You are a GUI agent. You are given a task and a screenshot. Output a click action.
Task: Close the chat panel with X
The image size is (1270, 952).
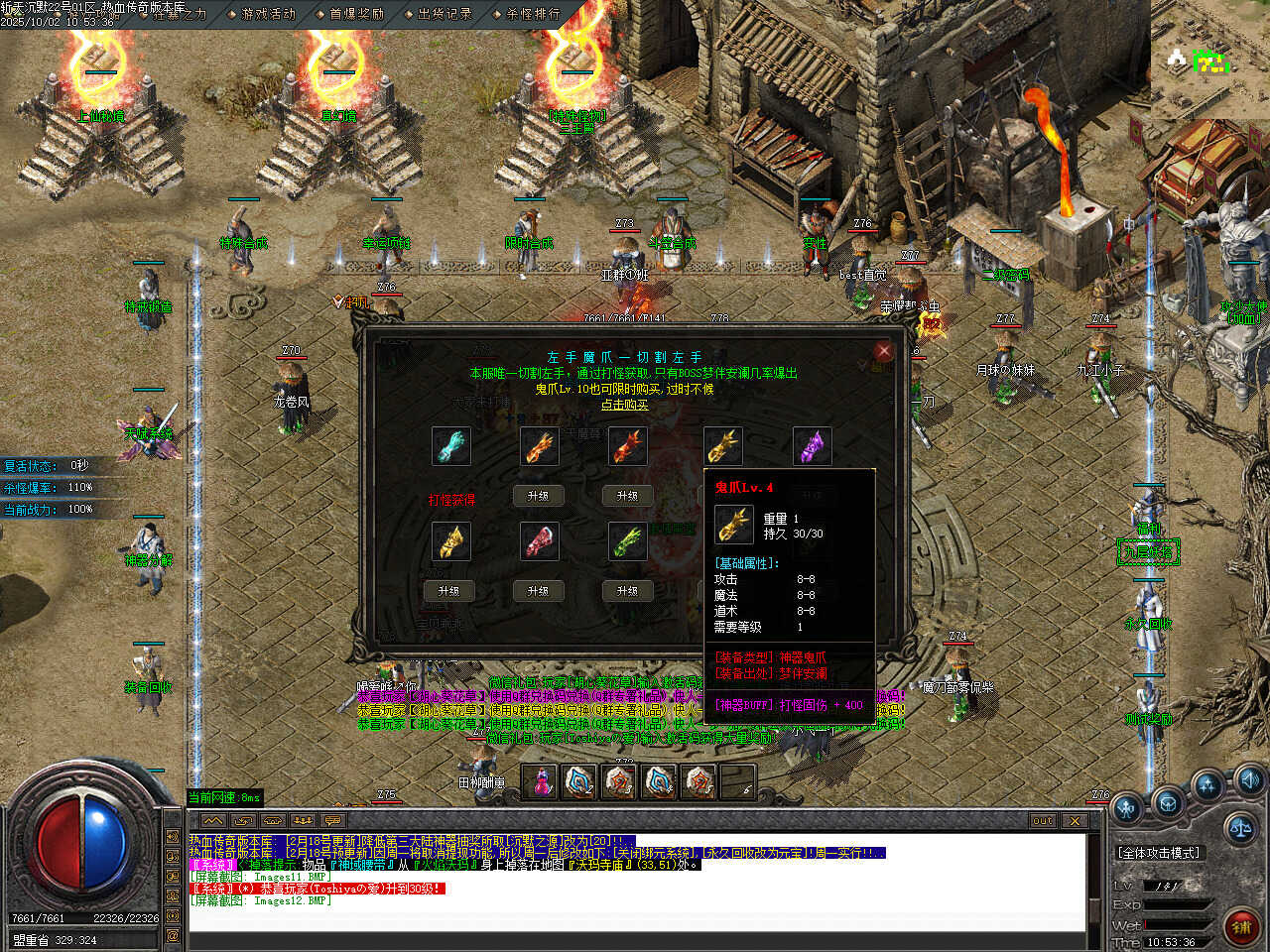(1075, 821)
